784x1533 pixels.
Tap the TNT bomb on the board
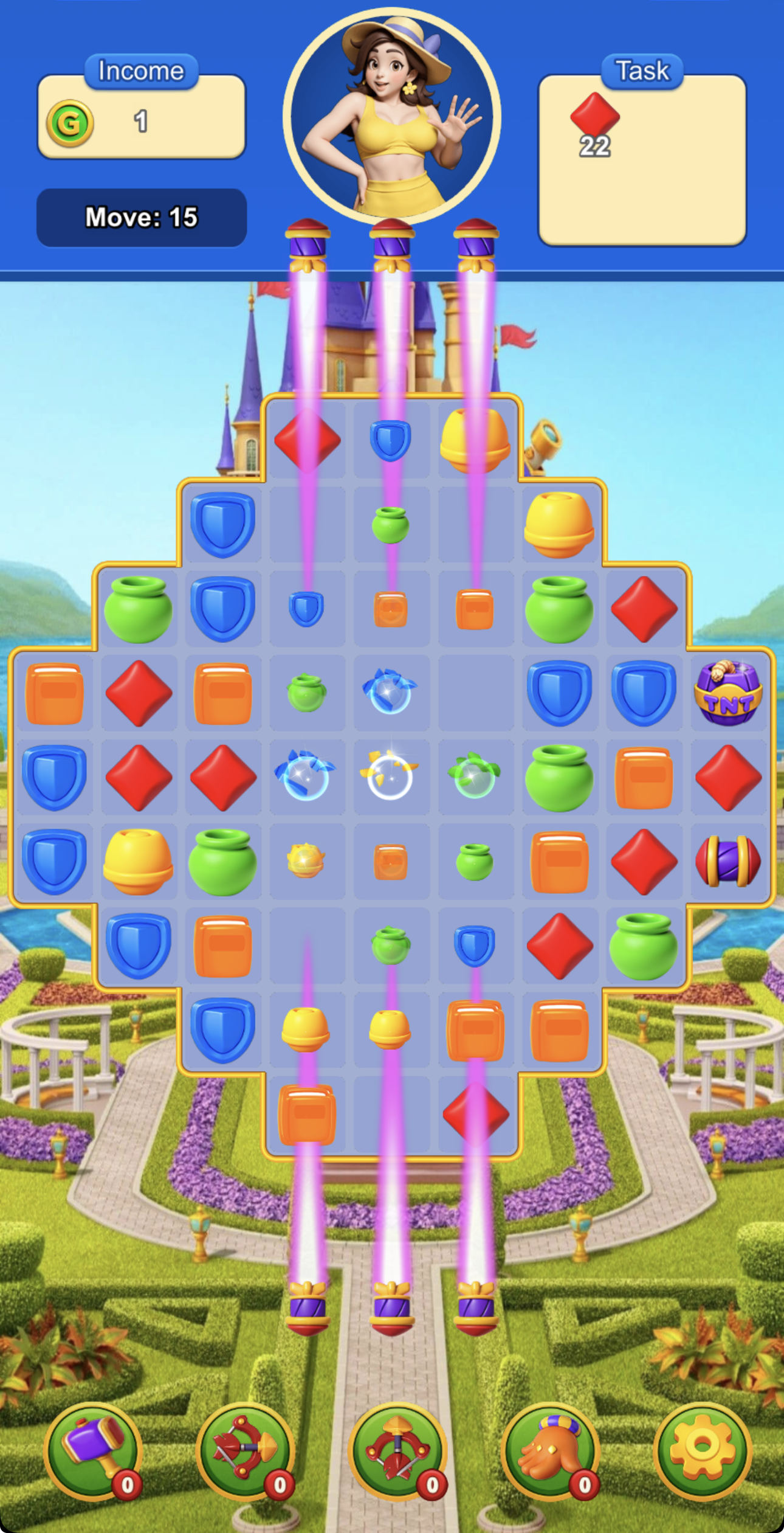click(727, 691)
